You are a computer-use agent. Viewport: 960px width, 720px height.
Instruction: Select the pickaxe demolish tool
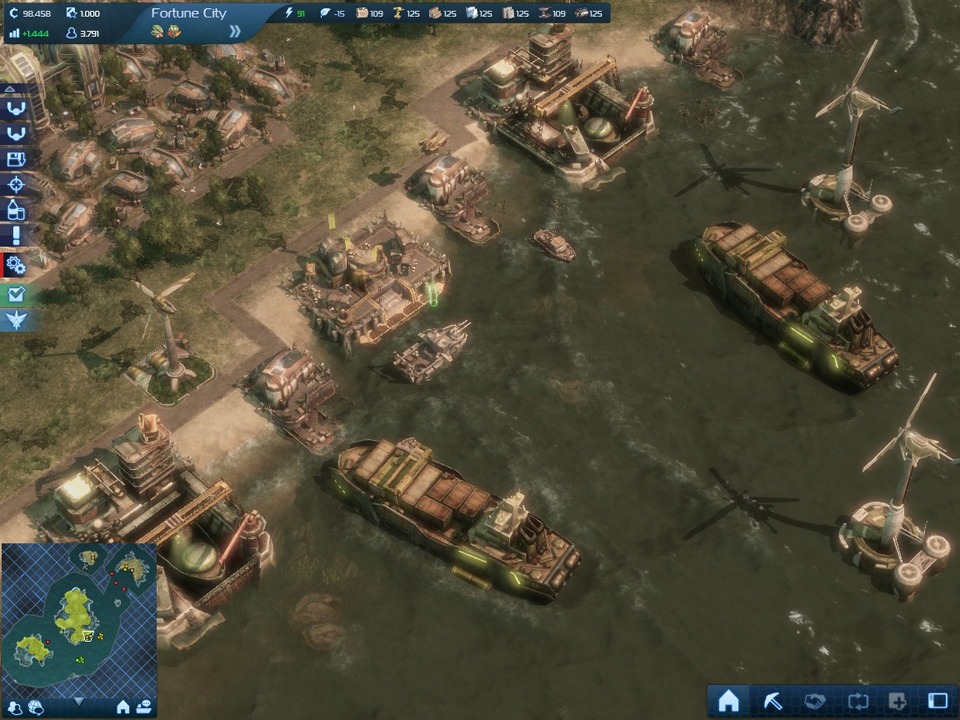coord(772,700)
